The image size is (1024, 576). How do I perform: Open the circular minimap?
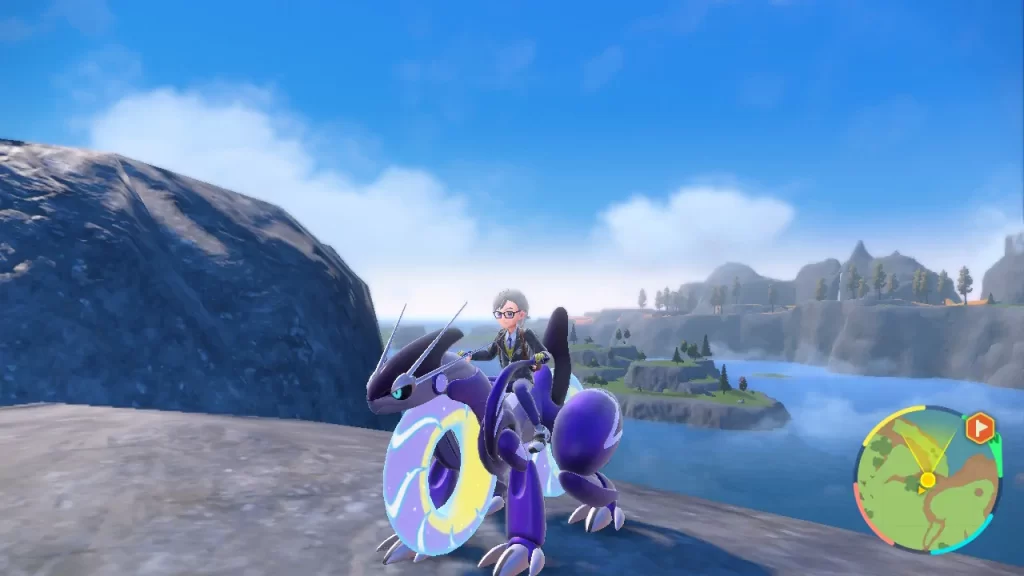pos(927,479)
